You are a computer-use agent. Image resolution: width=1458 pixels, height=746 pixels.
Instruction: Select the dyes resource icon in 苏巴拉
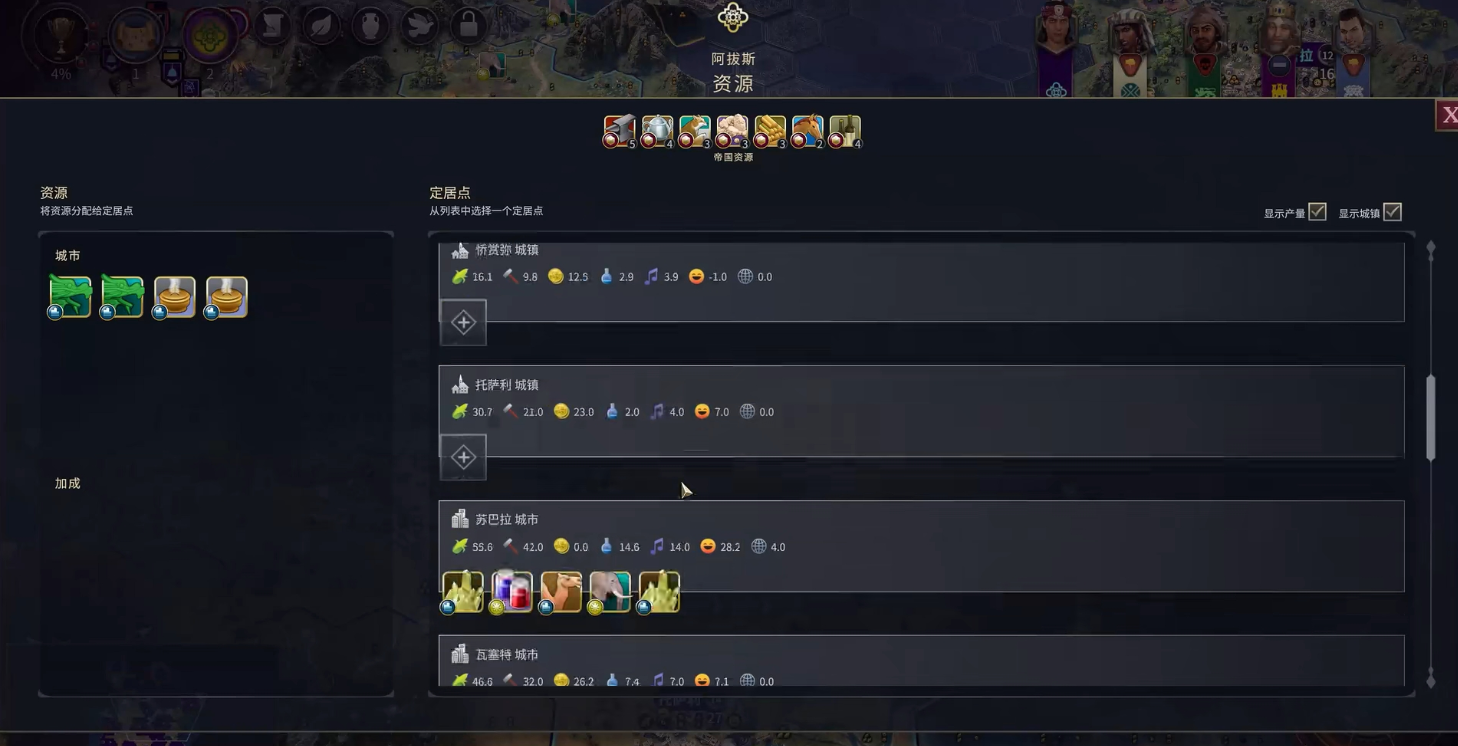[x=511, y=590]
